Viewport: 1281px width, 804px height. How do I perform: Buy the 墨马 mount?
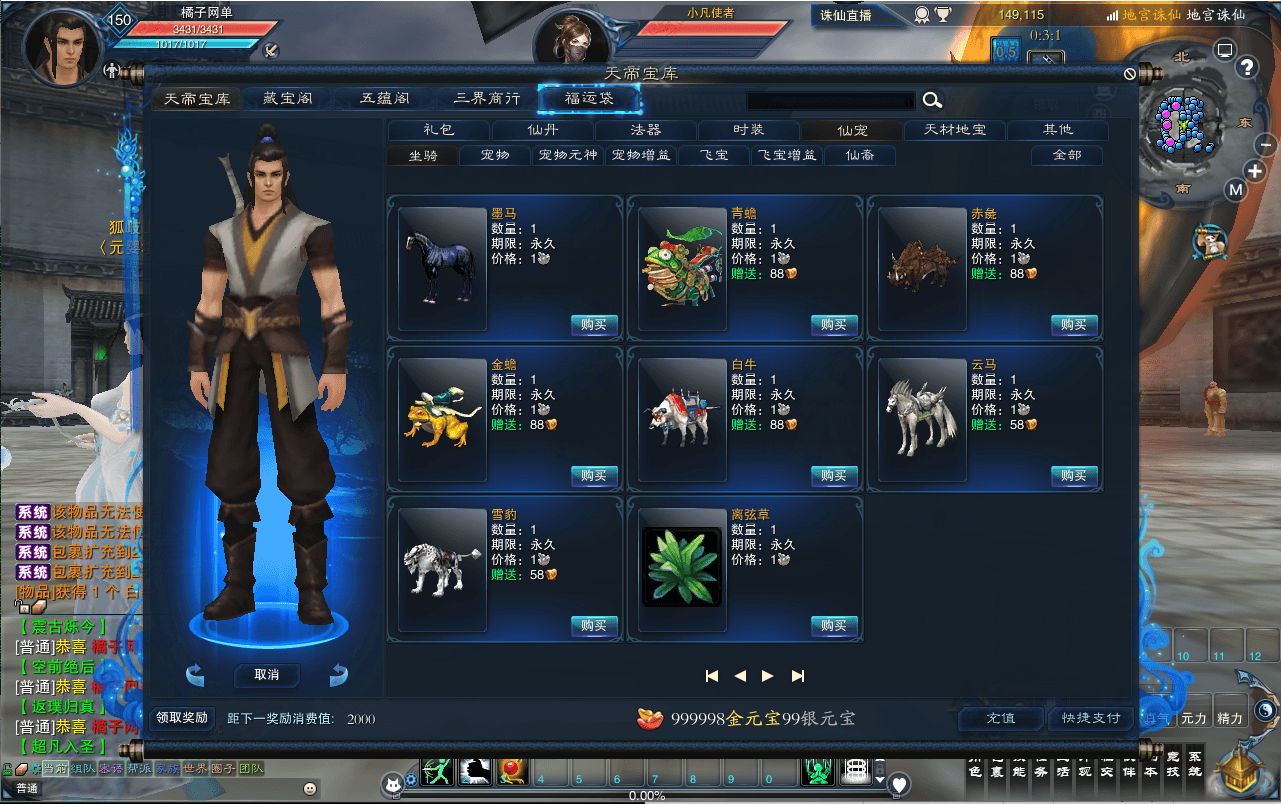tap(594, 325)
